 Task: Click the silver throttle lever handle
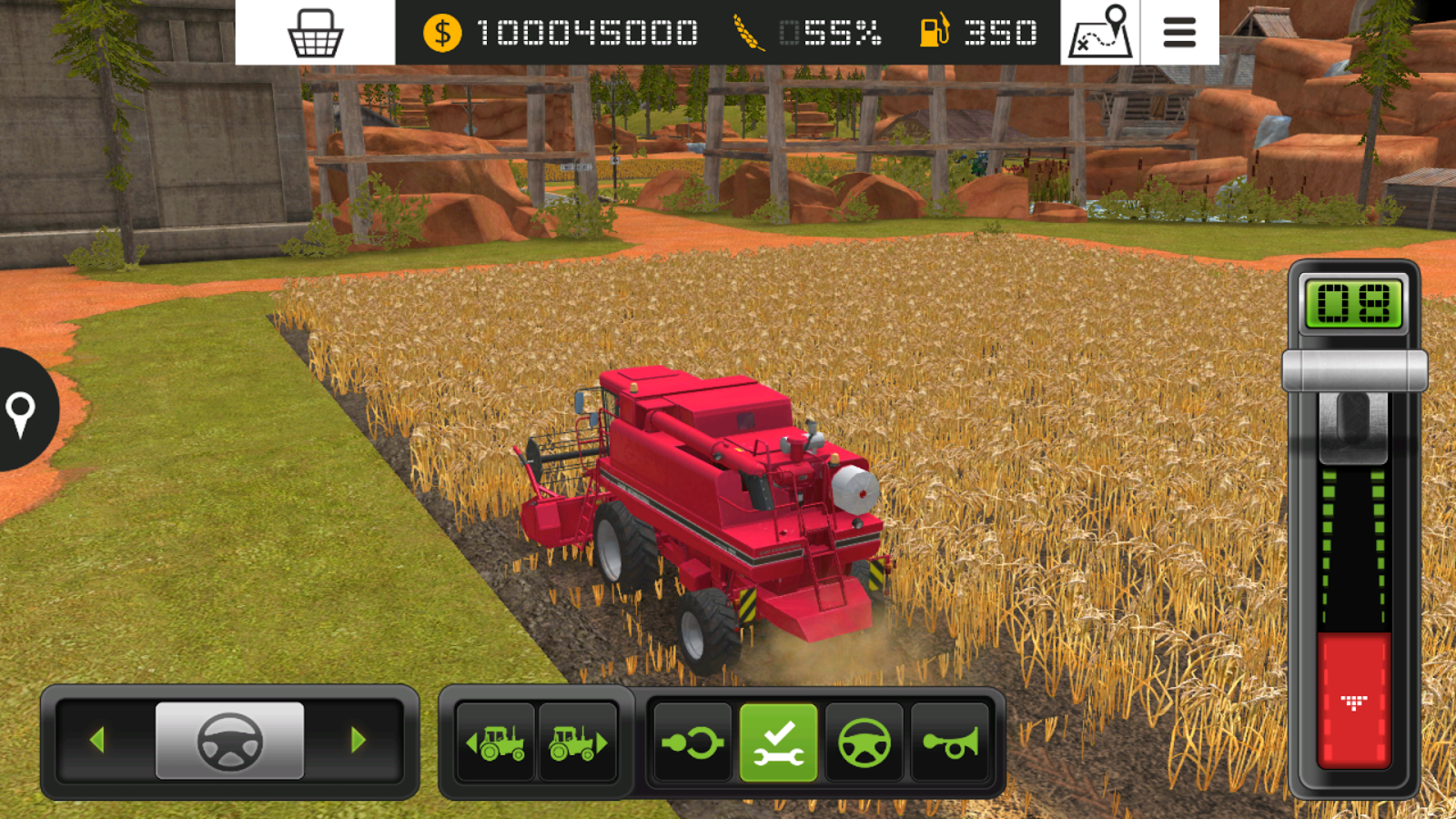[x=1354, y=371]
